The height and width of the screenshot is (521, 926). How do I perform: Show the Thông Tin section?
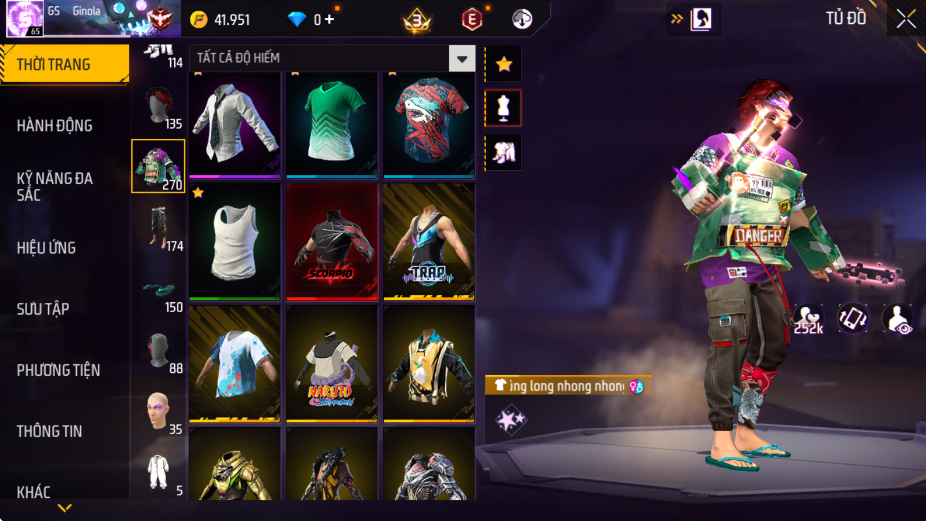(x=49, y=431)
